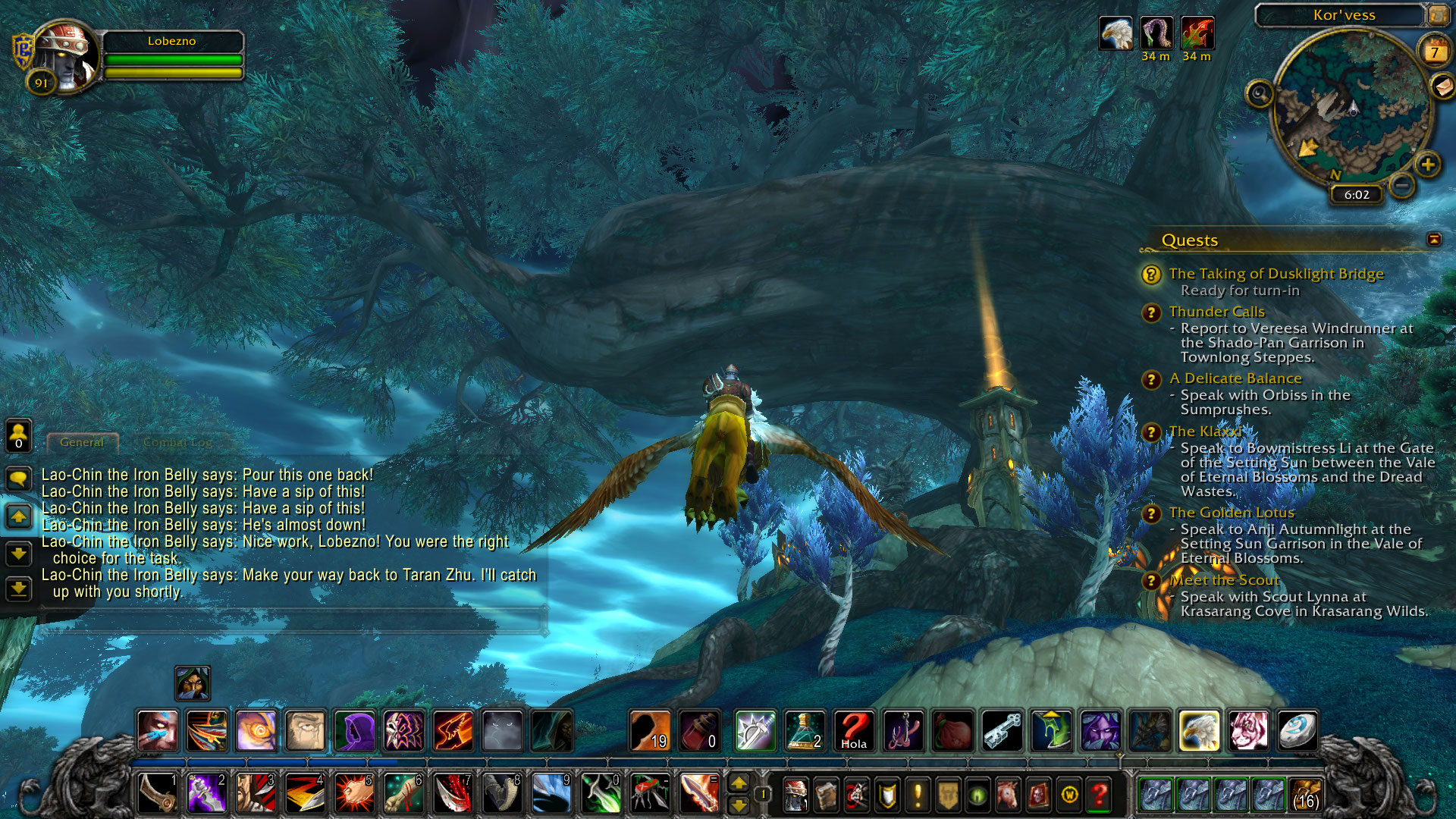
Task: Open the calendar showing day 7
Action: click(x=1434, y=52)
